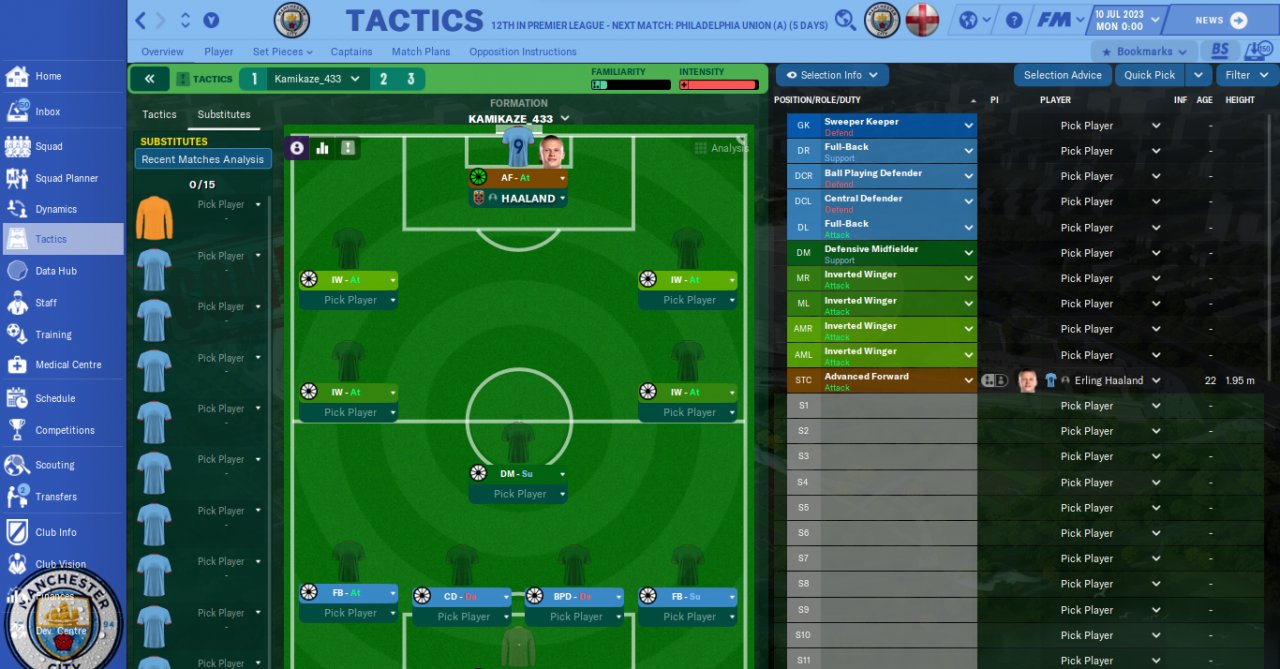1280x669 pixels.
Task: Go back using the navigation arrow
Action: coord(141,20)
